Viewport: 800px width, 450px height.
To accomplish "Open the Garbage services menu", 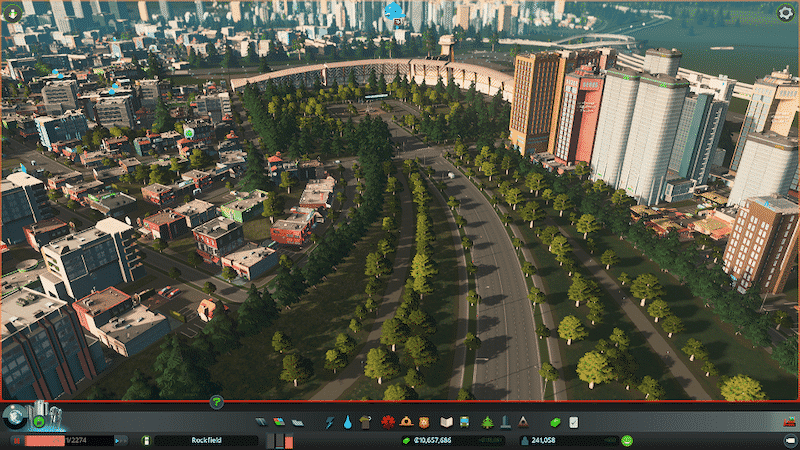I will (x=364, y=422).
